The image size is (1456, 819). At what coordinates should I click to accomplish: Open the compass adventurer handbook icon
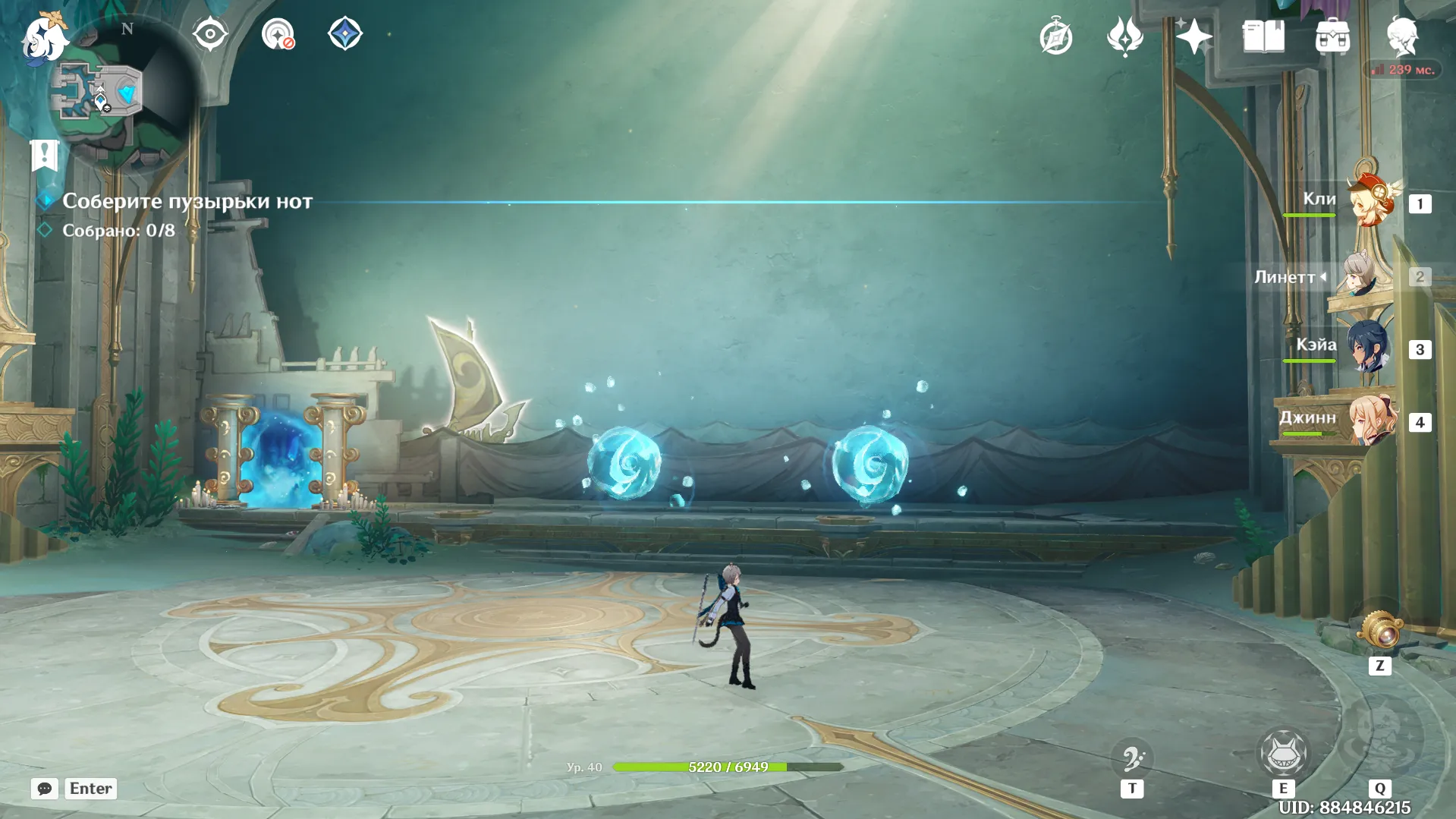coord(1055,37)
